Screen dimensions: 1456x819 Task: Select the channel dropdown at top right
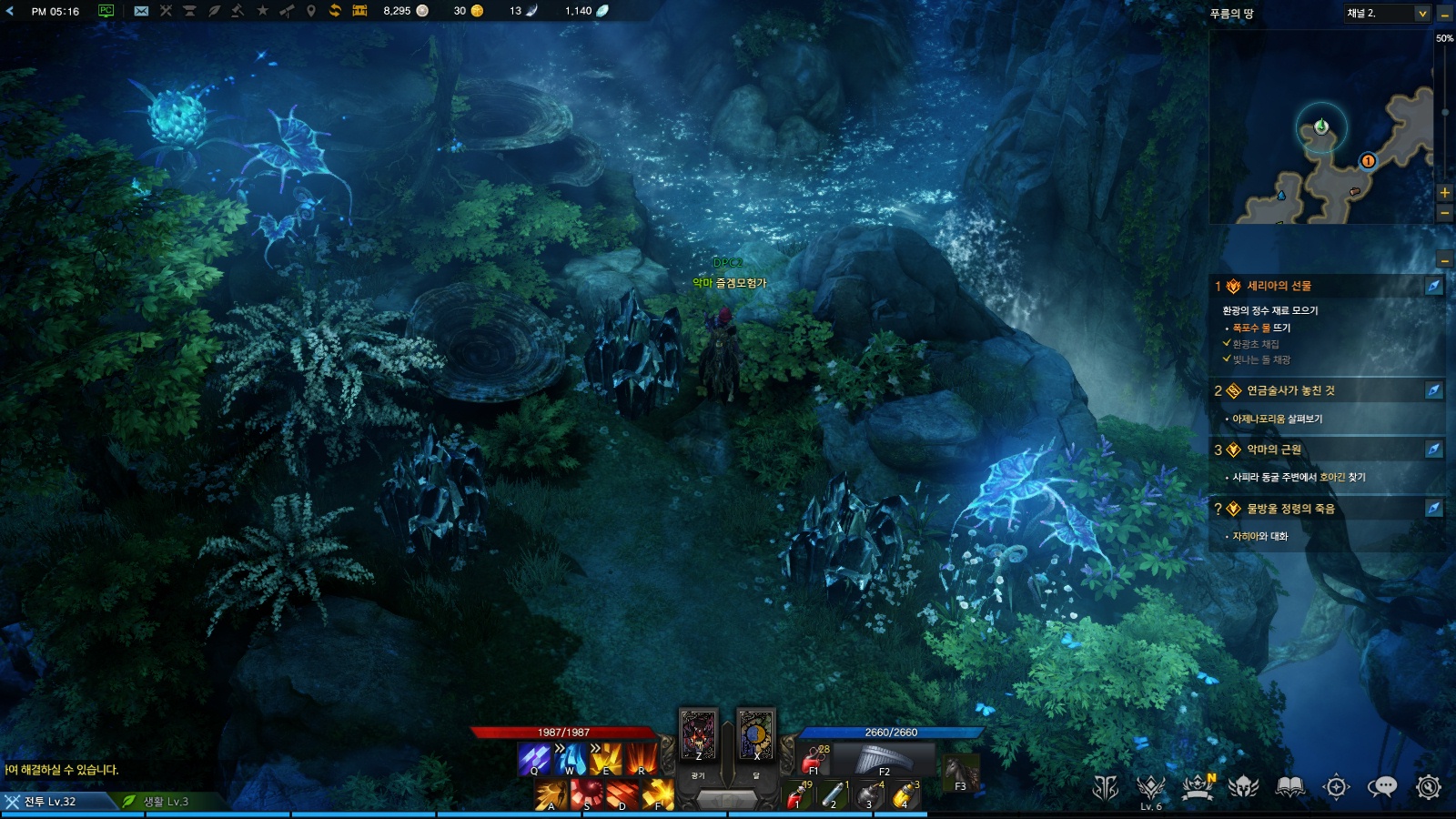pos(1387,13)
